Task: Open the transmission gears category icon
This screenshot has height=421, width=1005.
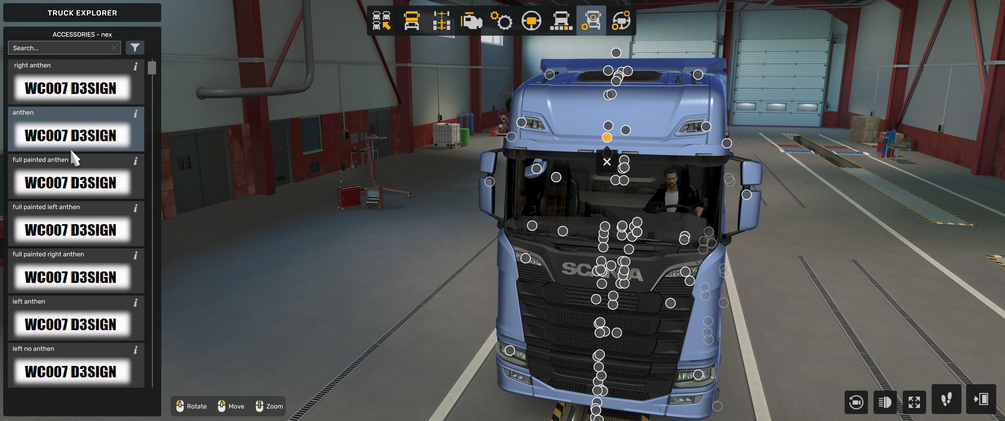Action: pos(502,21)
